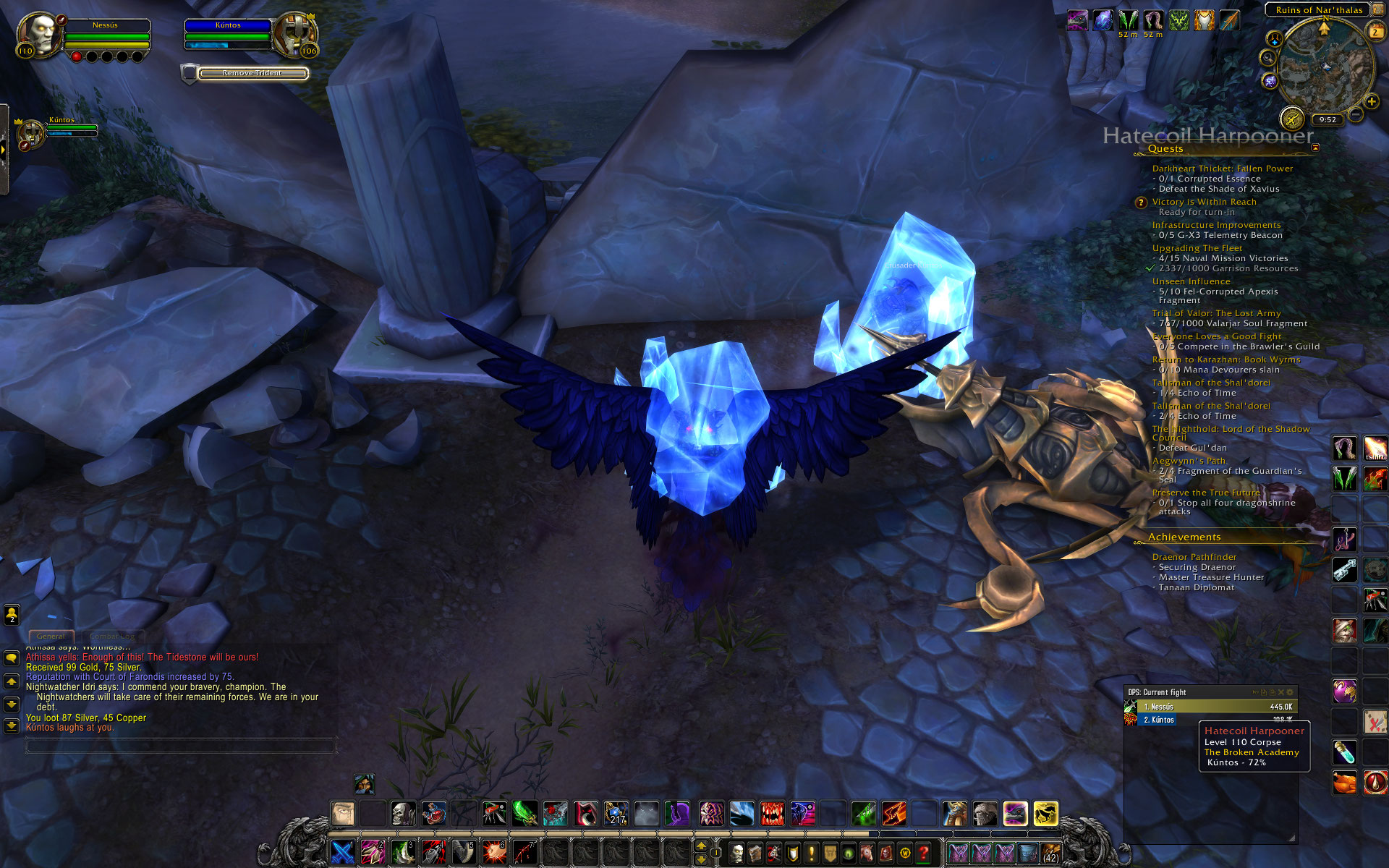
Task: Select the Victory is Within Reach quest
Action: 1204,202
